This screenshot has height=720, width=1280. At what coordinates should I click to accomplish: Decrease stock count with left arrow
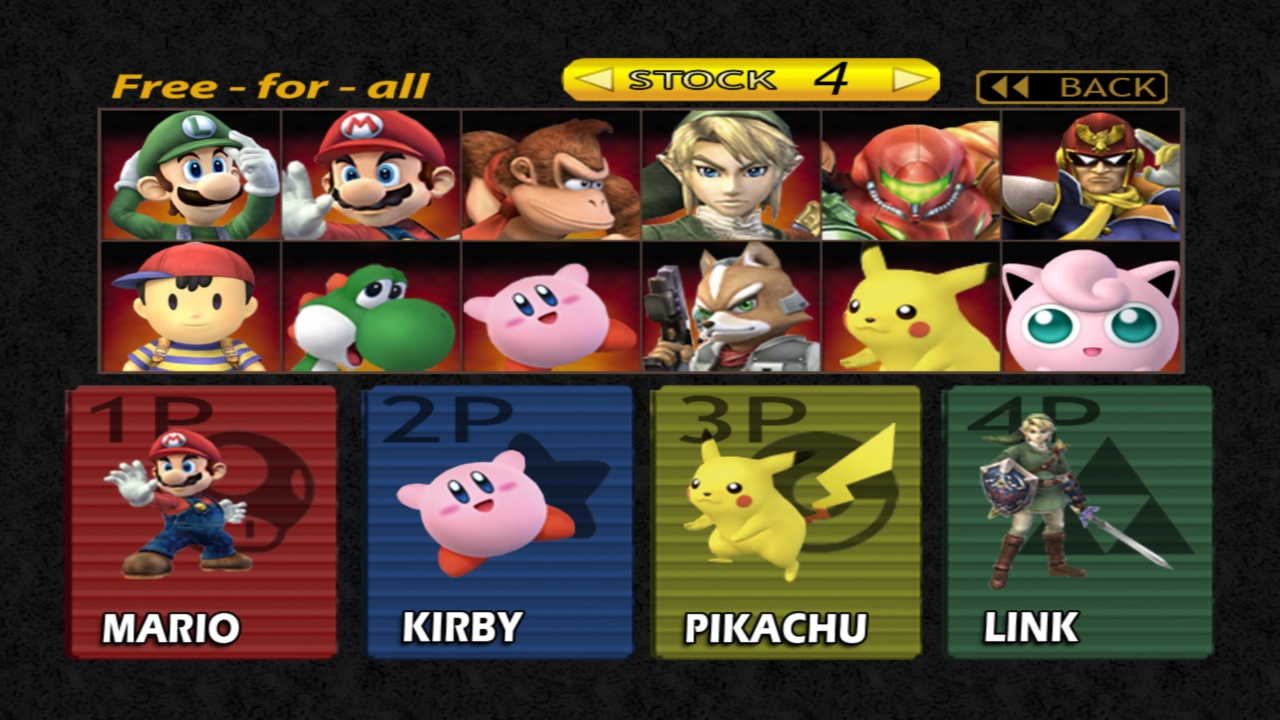(594, 80)
